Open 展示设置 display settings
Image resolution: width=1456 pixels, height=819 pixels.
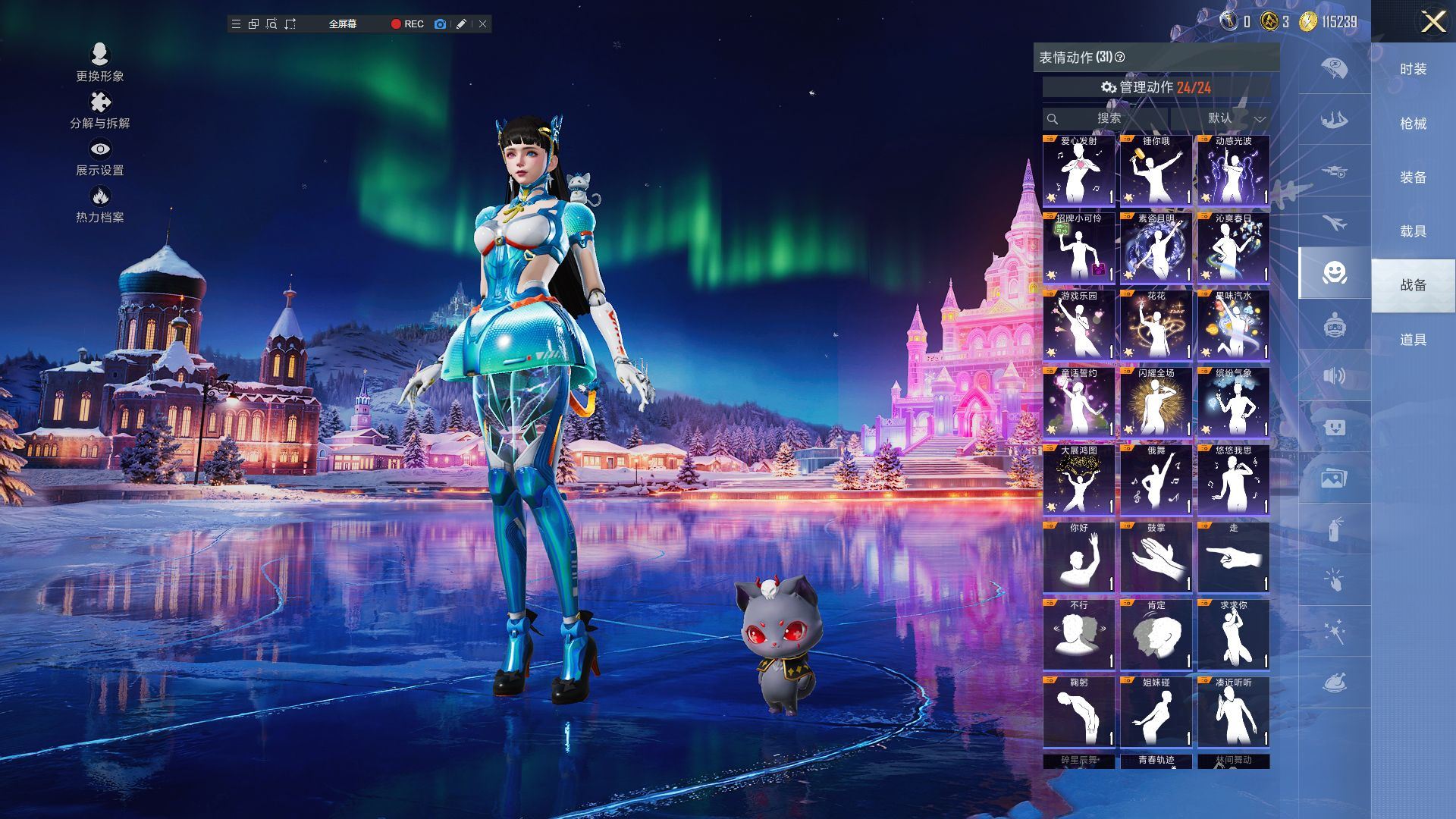tap(99, 157)
